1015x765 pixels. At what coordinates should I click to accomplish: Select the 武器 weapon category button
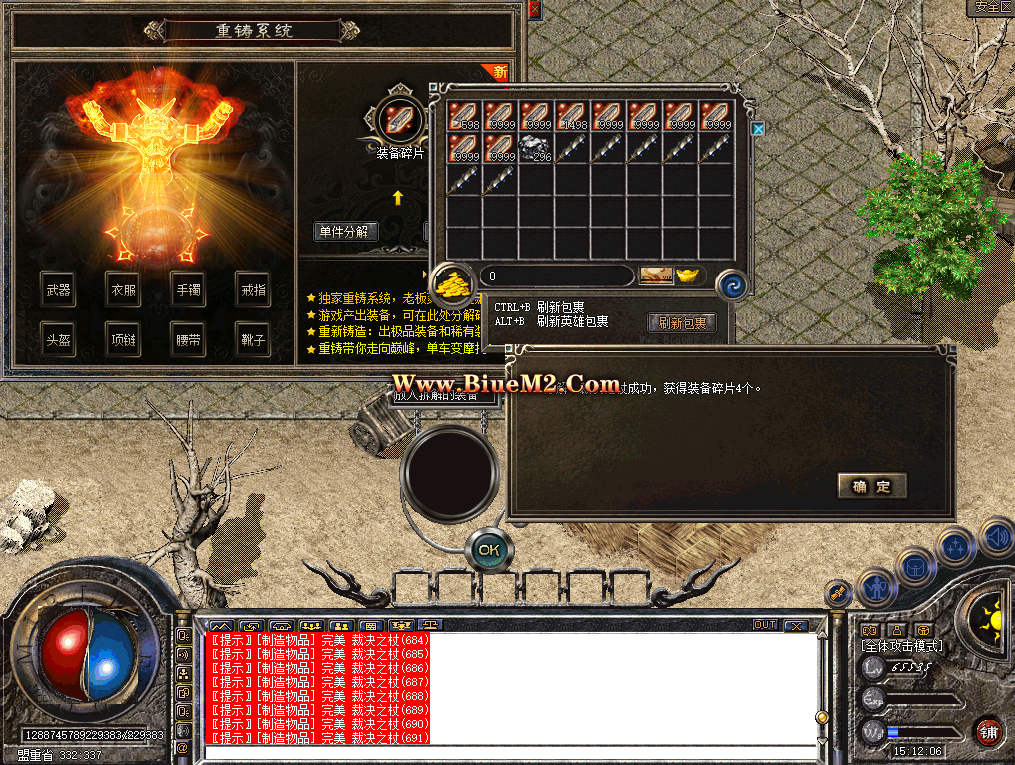point(59,290)
